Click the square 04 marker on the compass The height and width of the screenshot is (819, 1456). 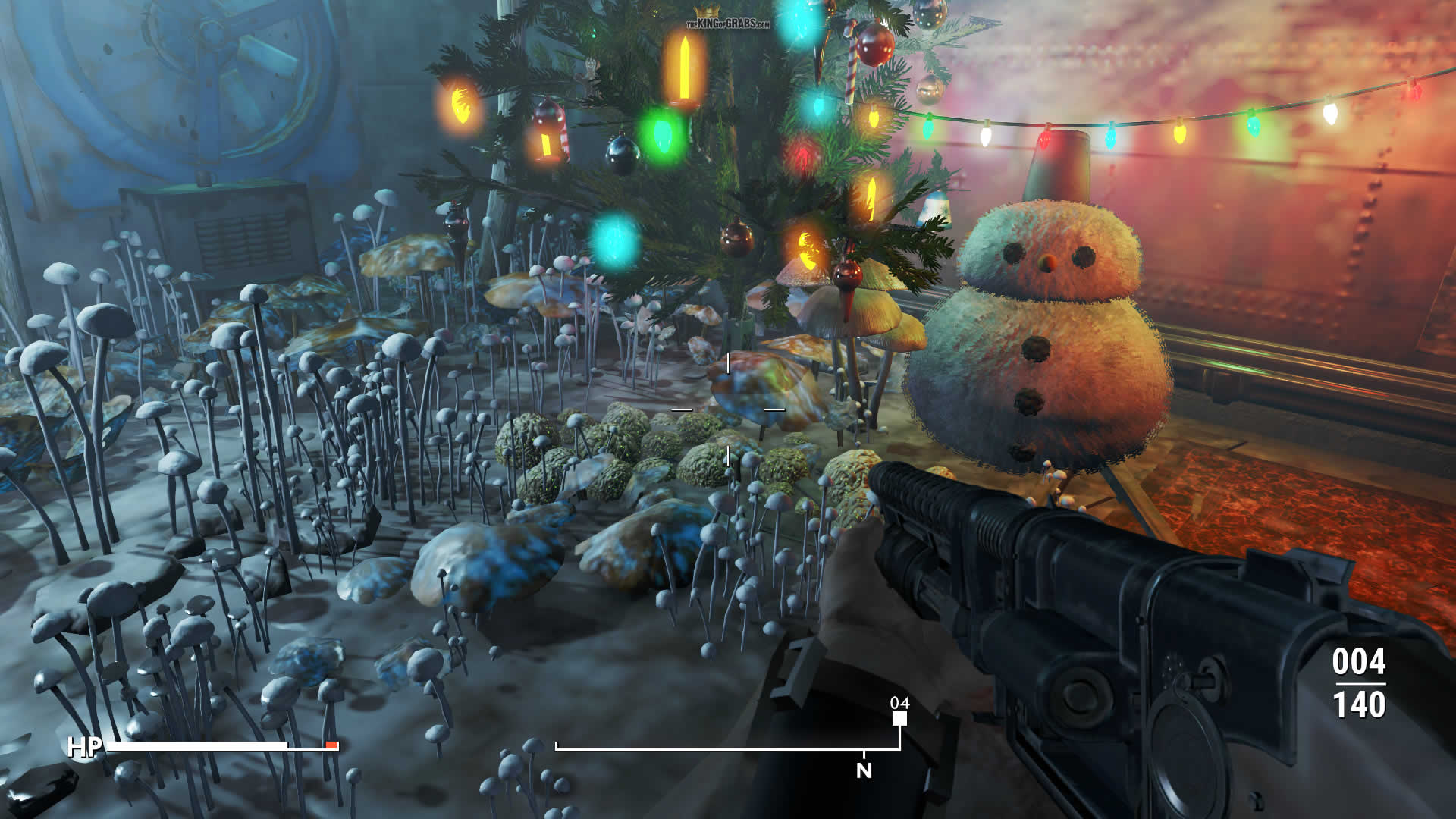pyautogui.click(x=899, y=717)
